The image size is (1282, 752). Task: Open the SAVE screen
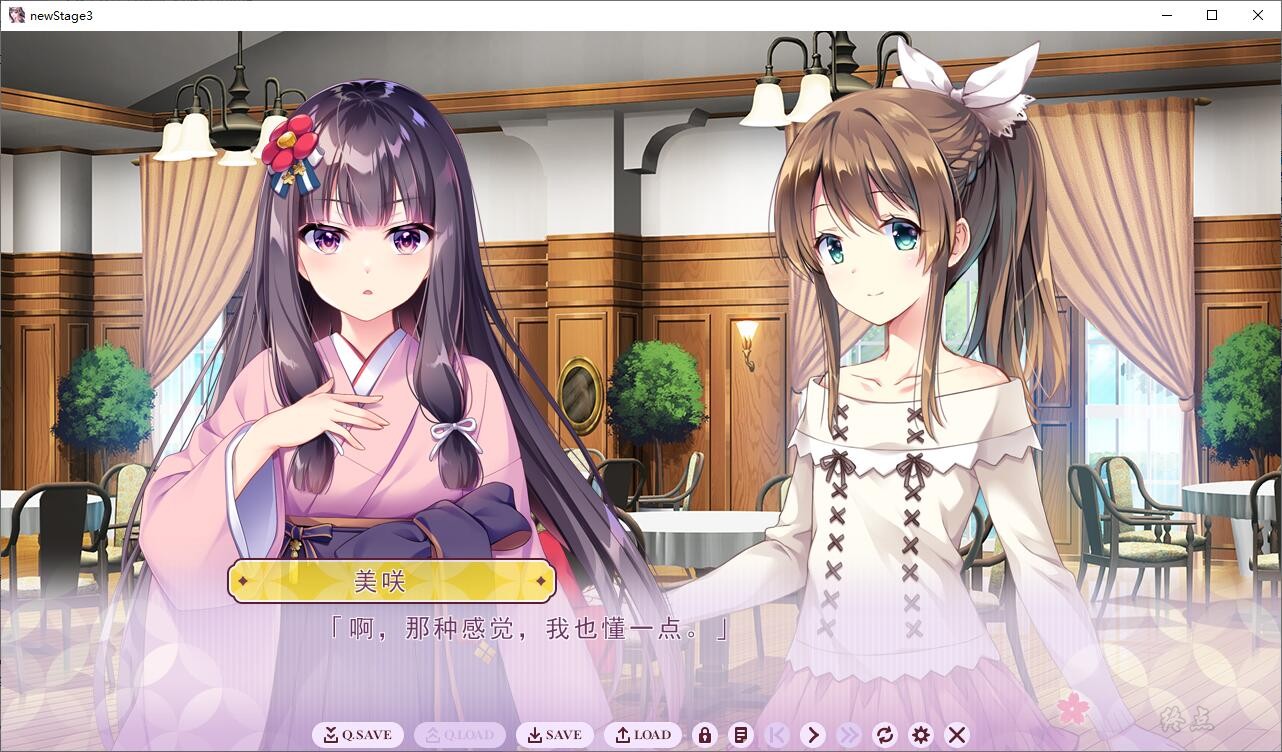click(x=555, y=734)
